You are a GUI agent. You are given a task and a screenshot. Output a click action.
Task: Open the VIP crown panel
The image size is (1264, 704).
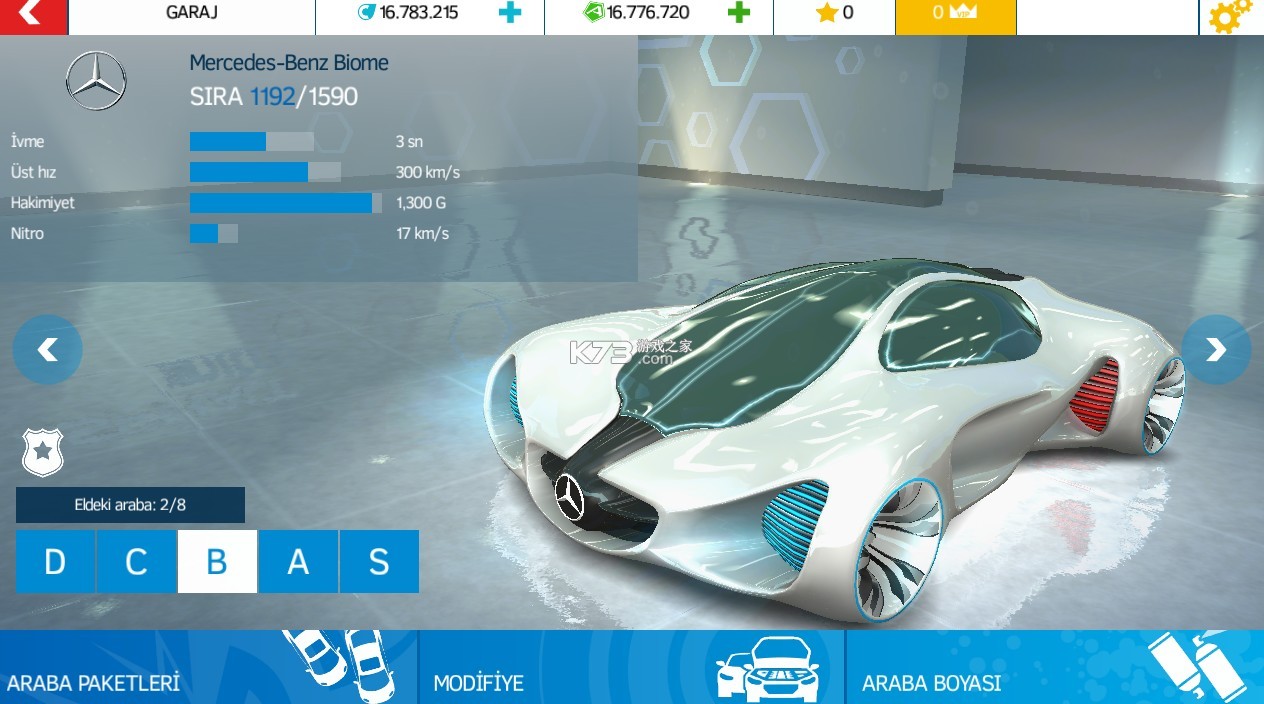tap(954, 14)
